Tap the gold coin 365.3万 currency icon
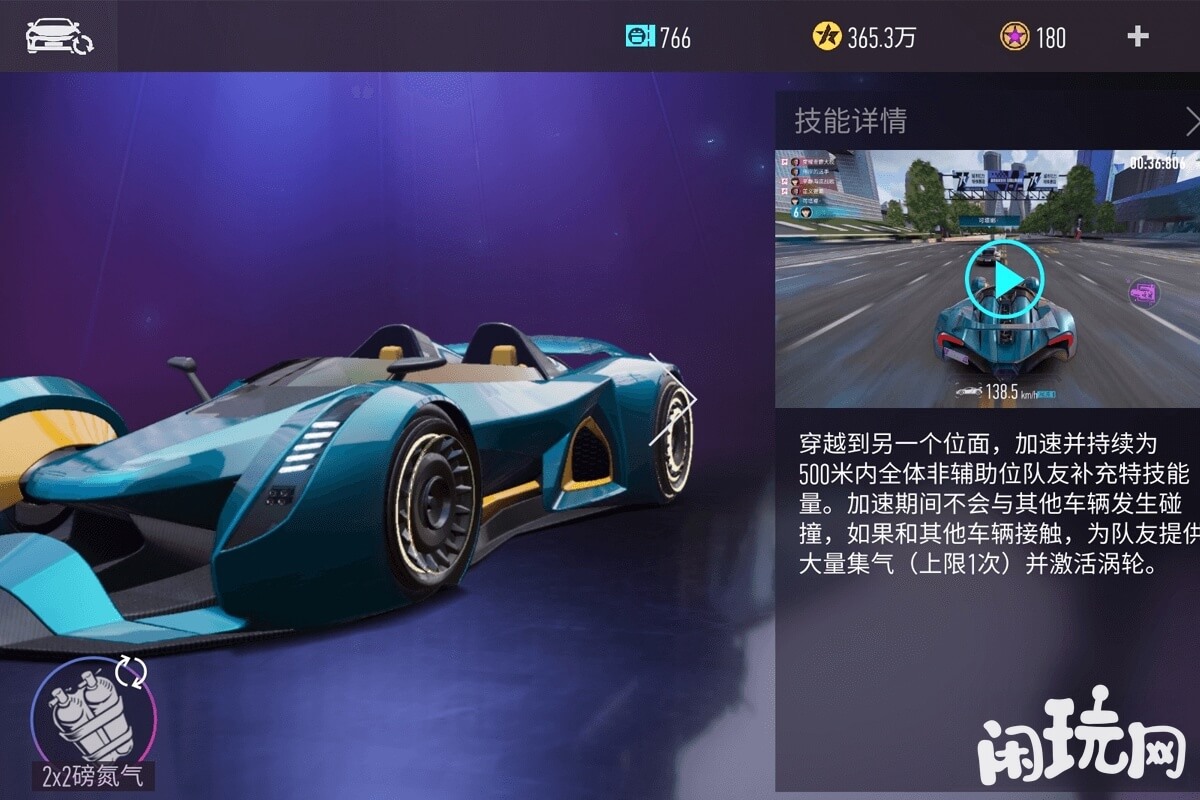 point(827,37)
